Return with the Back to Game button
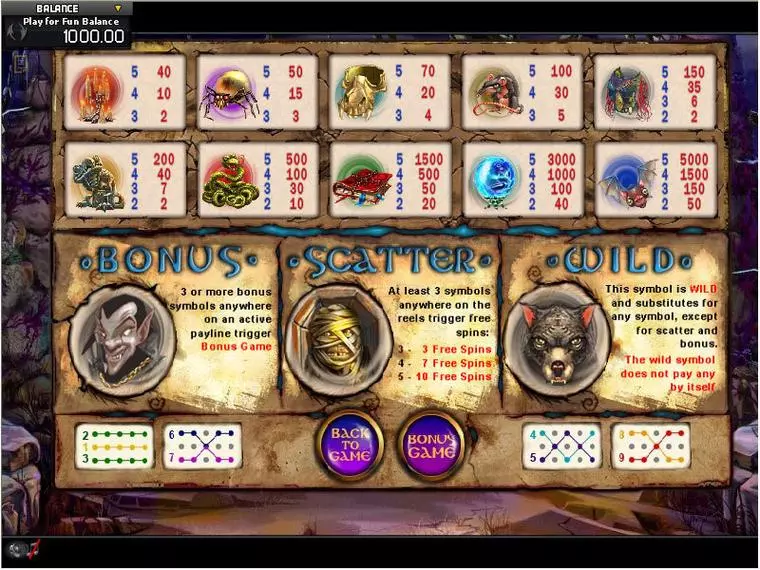Image resolution: width=760 pixels, height=570 pixels. point(350,445)
